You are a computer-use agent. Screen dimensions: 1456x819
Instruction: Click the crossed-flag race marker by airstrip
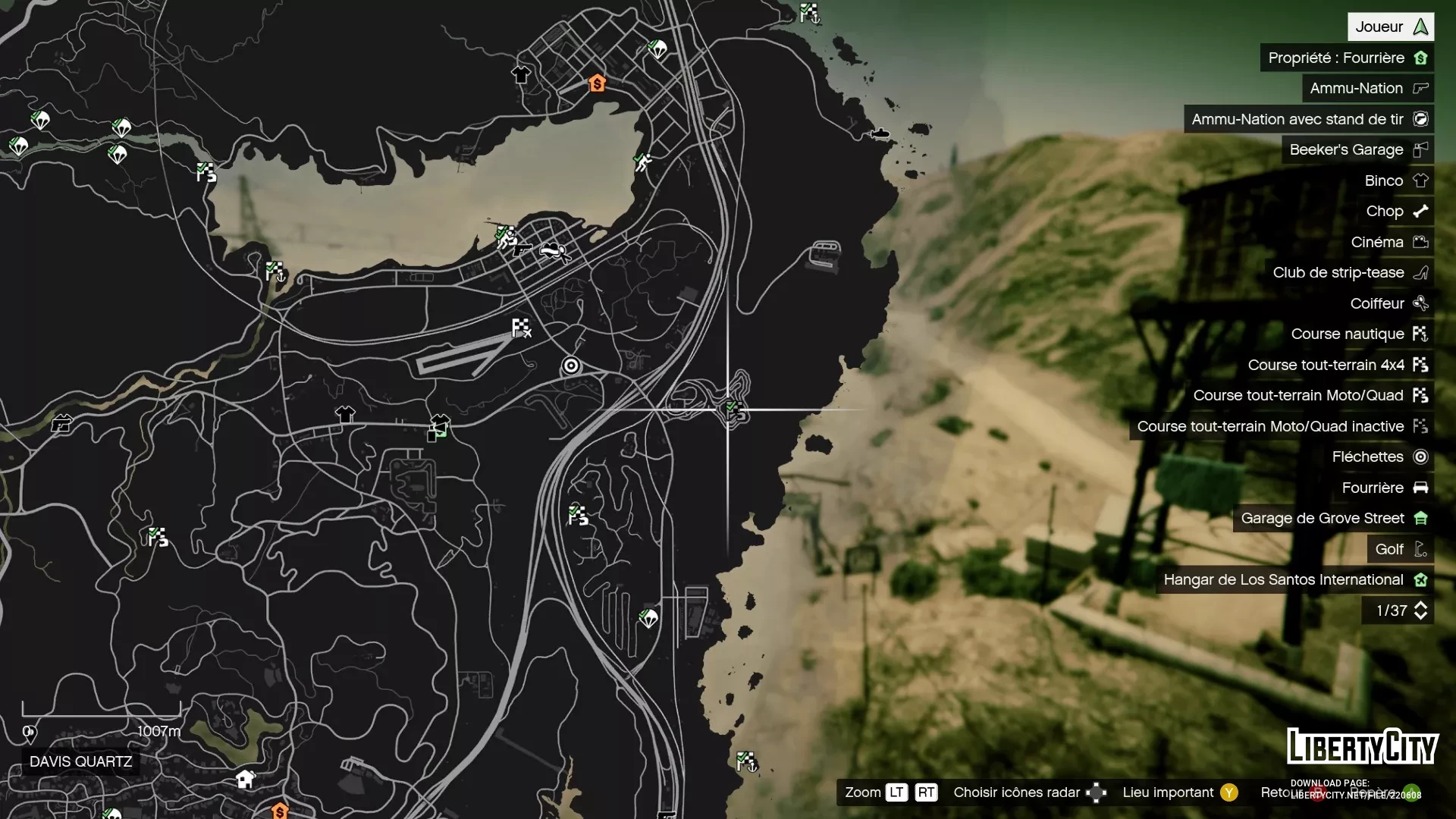pyautogui.click(x=522, y=328)
